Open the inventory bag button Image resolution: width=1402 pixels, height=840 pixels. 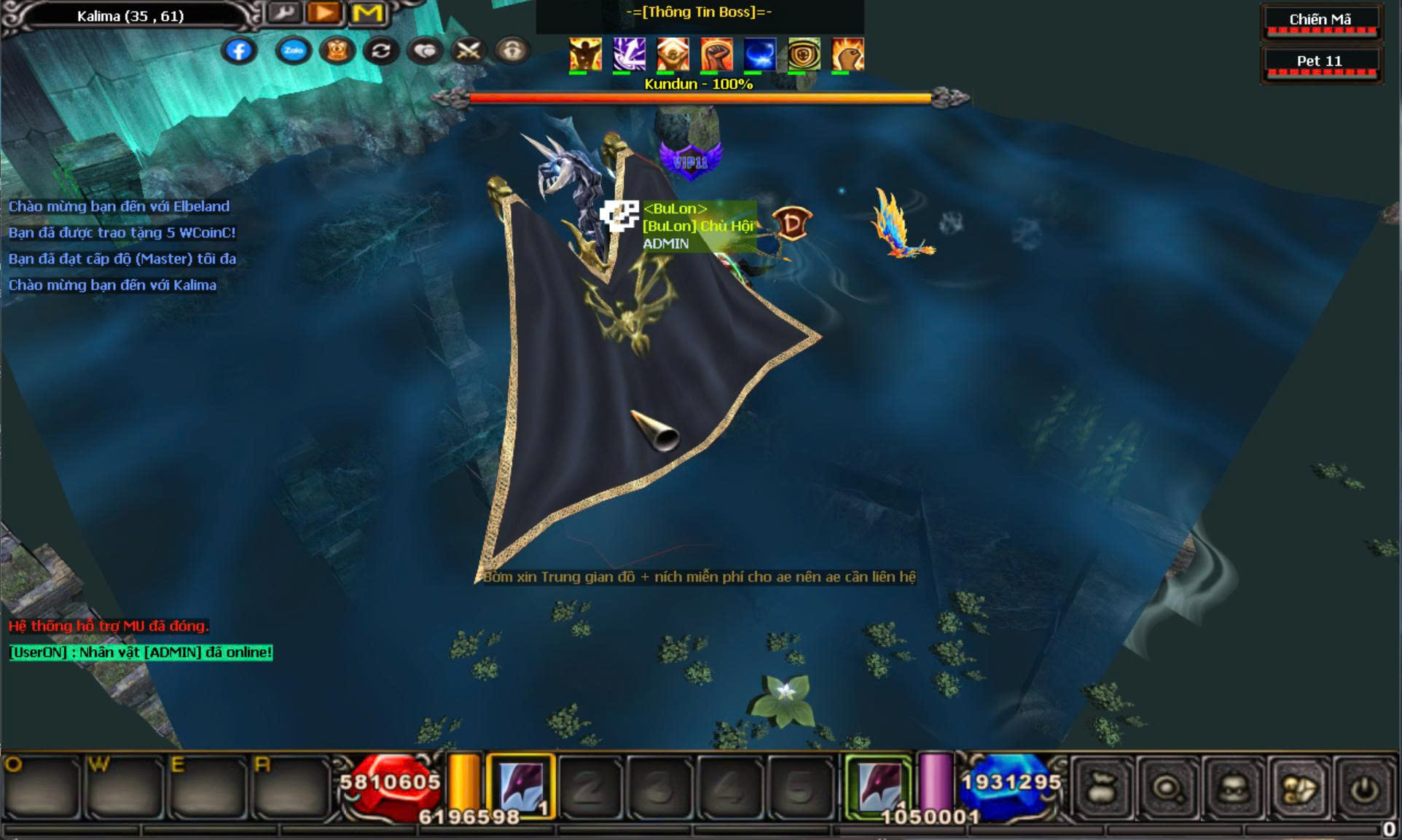point(1103,788)
